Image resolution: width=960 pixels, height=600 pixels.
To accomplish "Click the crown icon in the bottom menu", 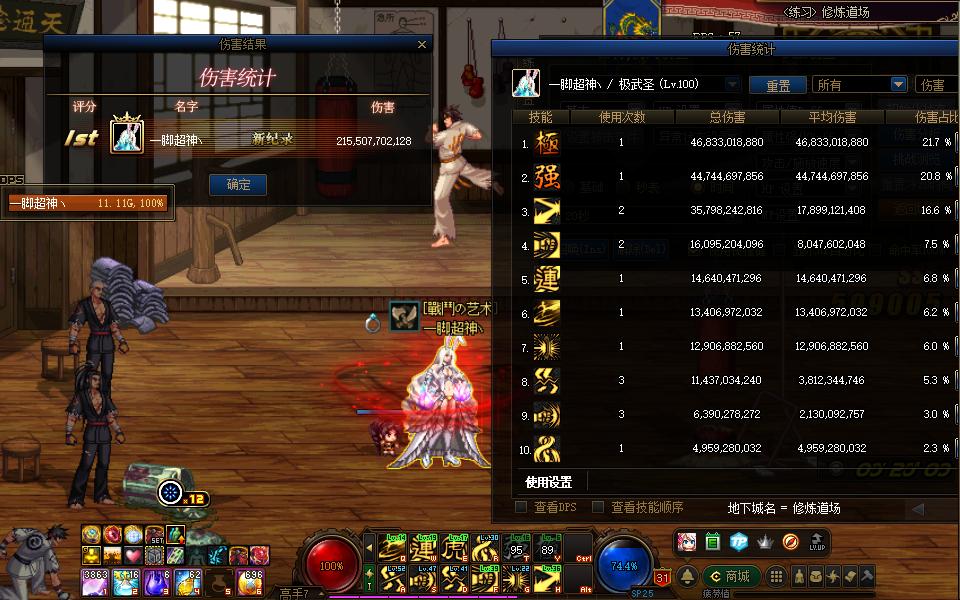I will [764, 542].
